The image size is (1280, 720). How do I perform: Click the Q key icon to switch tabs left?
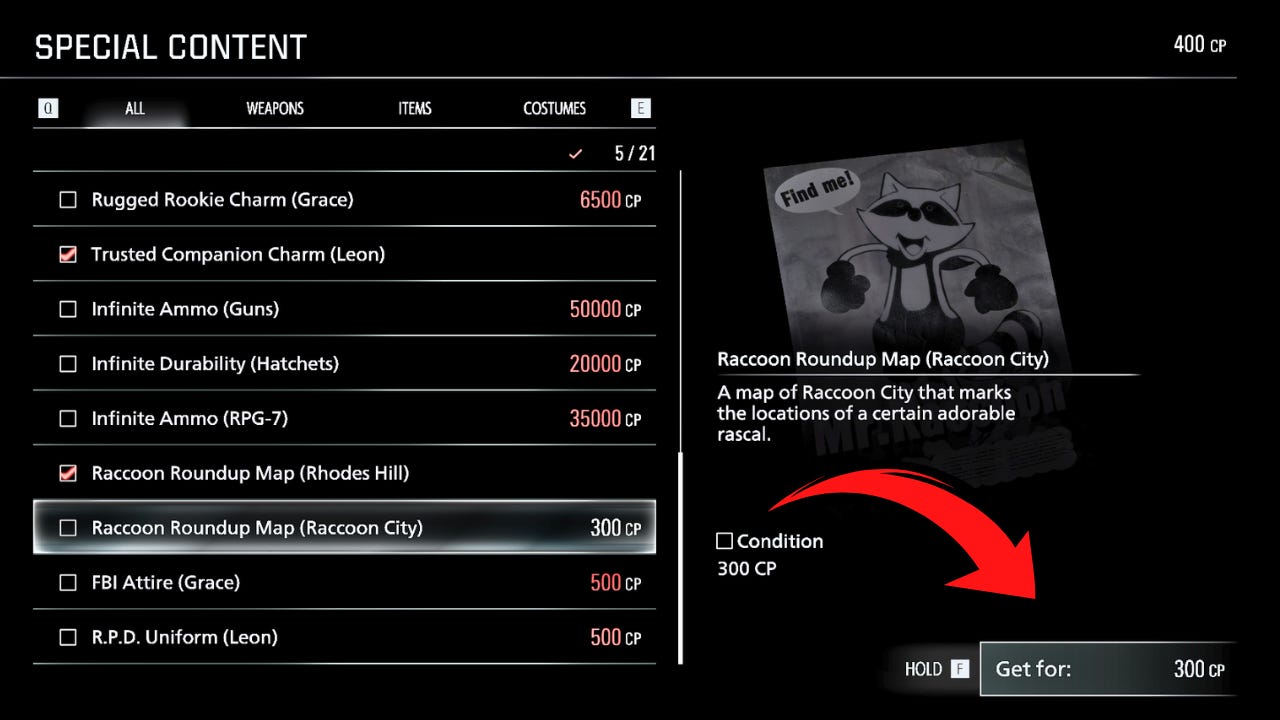(x=48, y=107)
